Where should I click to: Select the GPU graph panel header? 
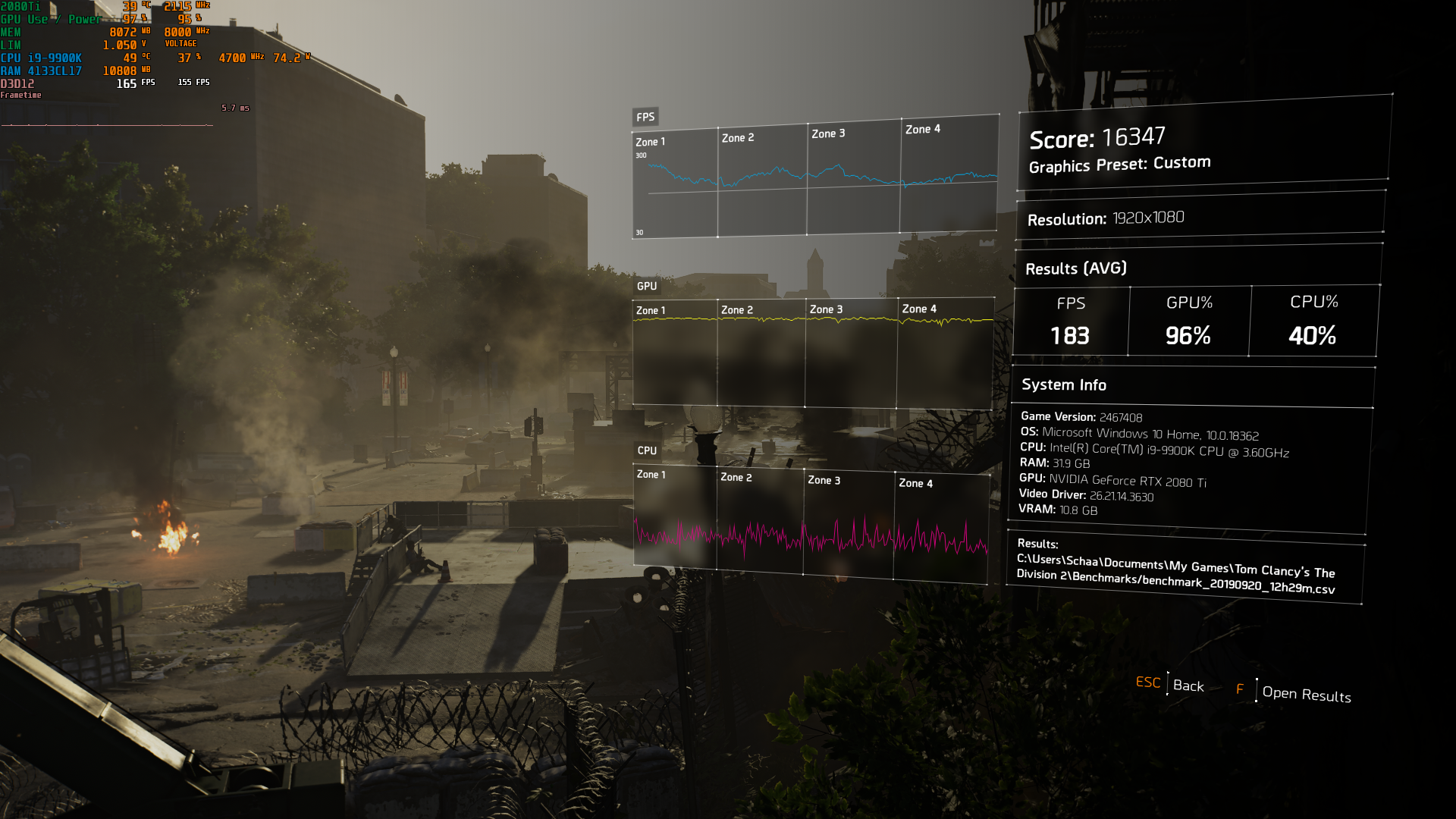pos(647,287)
